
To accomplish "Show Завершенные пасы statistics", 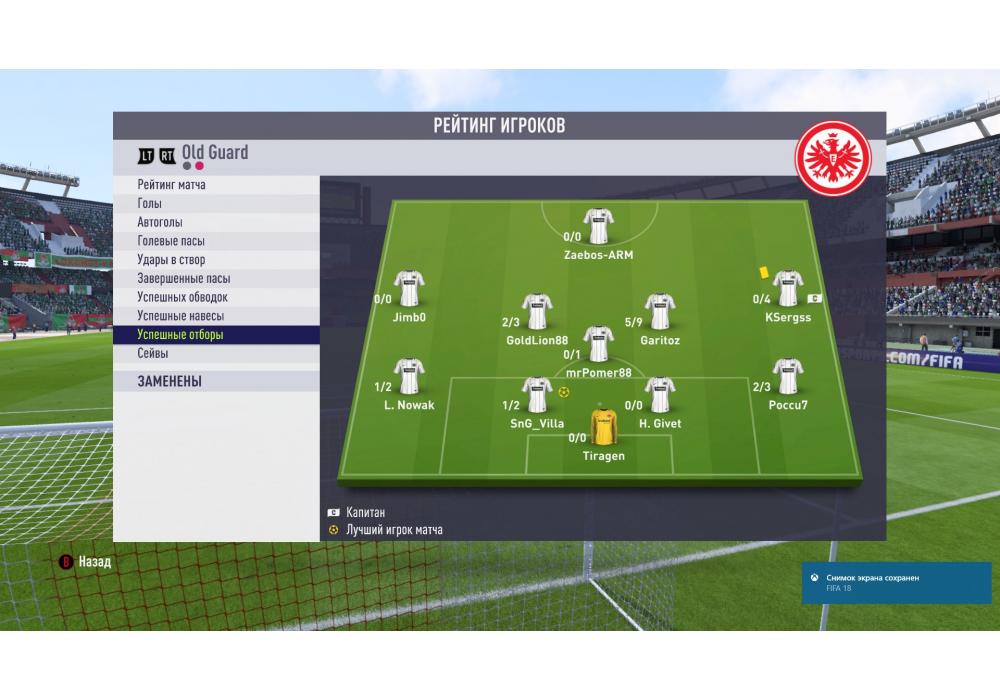I will pyautogui.click(x=183, y=279).
